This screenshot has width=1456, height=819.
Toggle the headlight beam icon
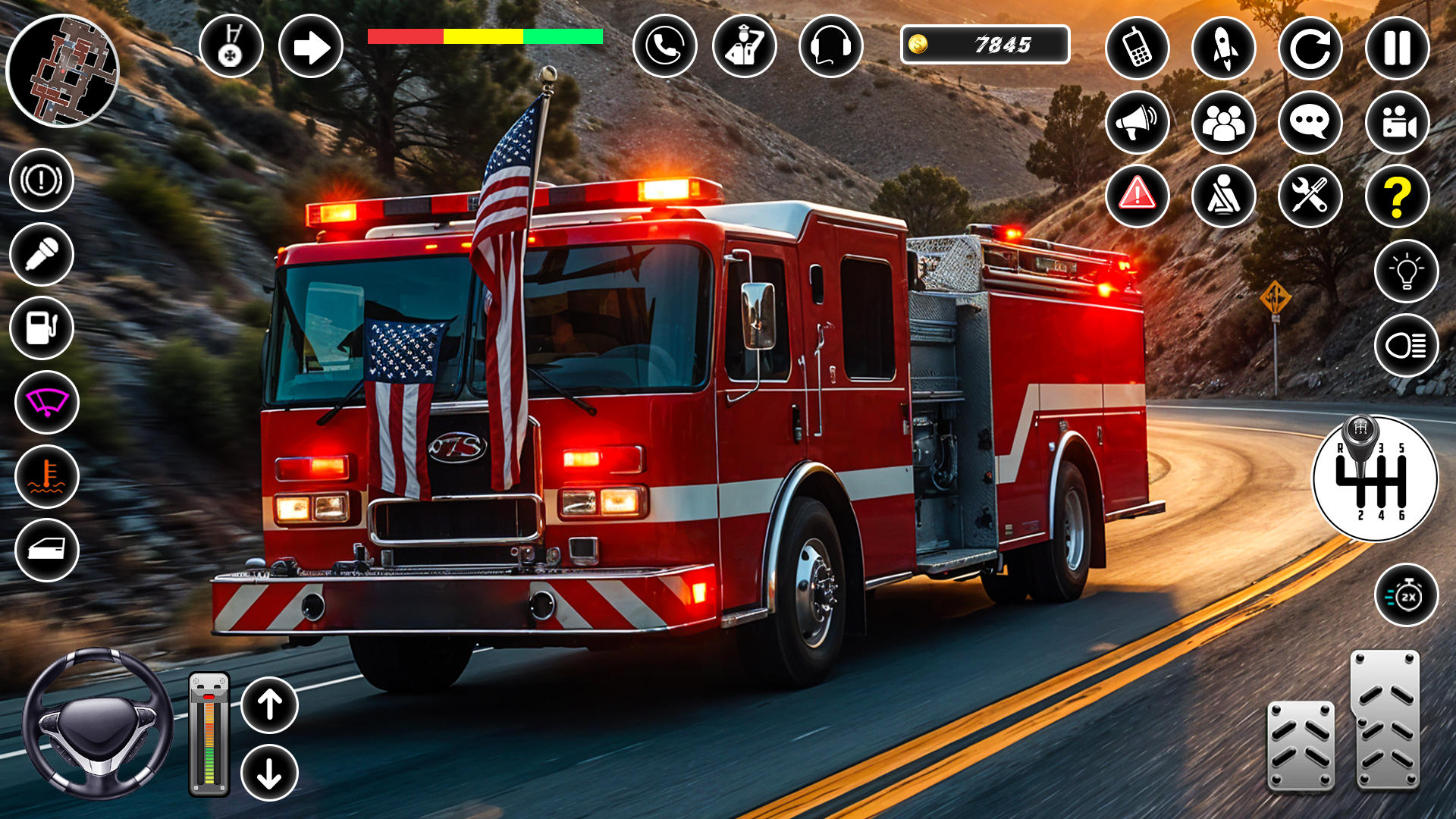pos(1406,345)
